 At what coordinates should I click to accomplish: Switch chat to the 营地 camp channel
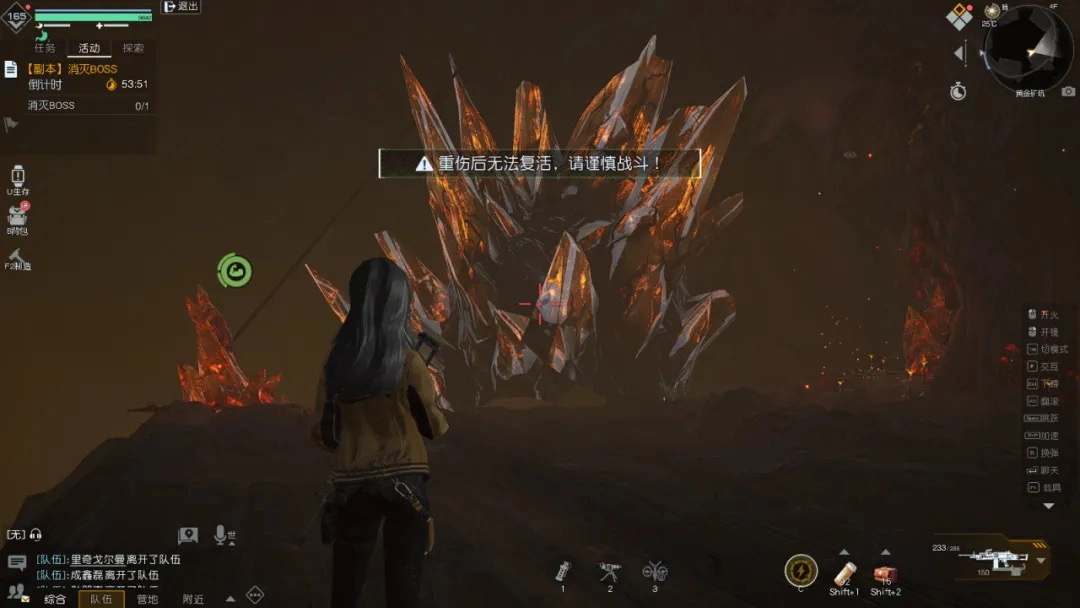point(147,599)
